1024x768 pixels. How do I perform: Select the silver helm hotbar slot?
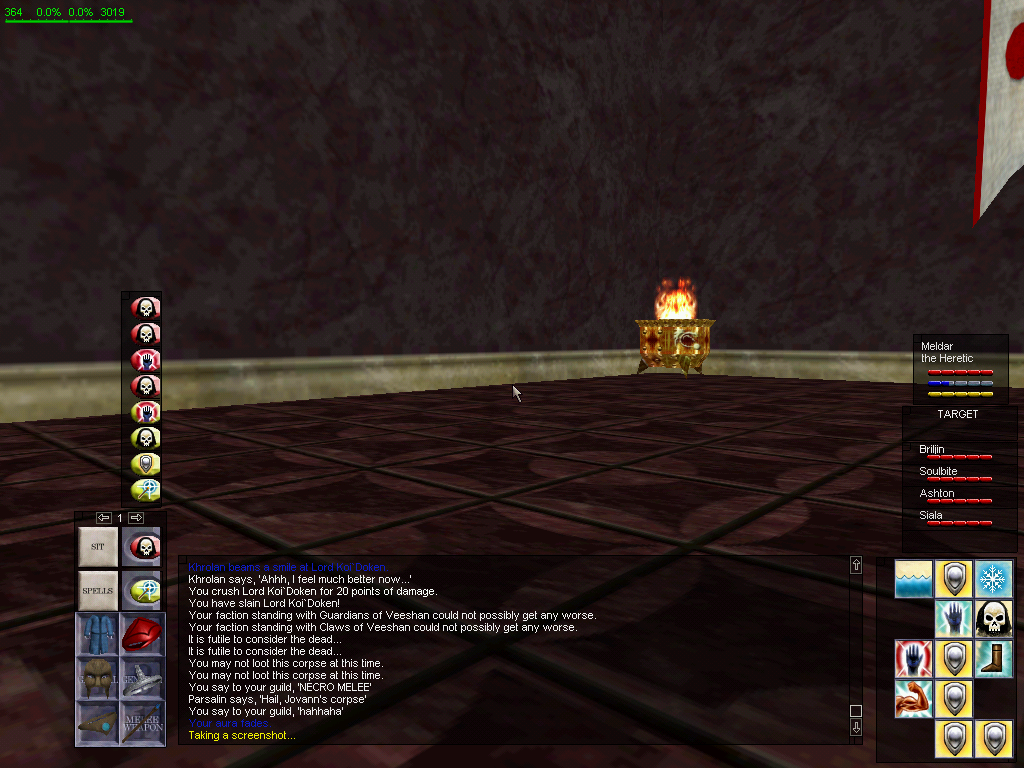coord(141,677)
